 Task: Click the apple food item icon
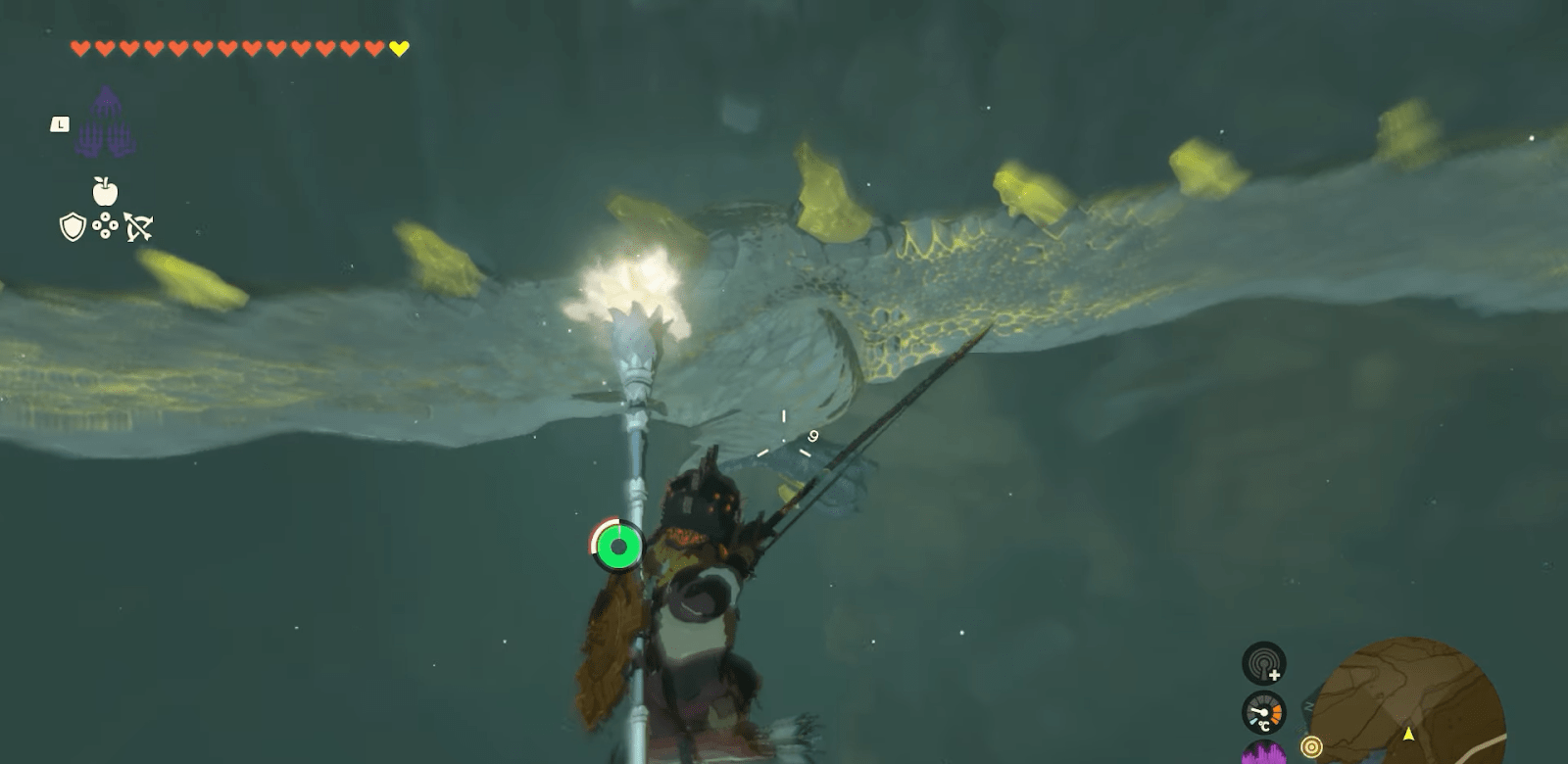104,191
